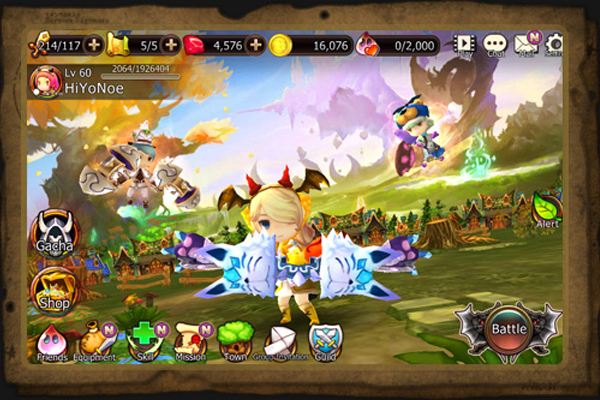The width and height of the screenshot is (600, 400).
Task: Open the Gacha menu
Action: (53, 233)
